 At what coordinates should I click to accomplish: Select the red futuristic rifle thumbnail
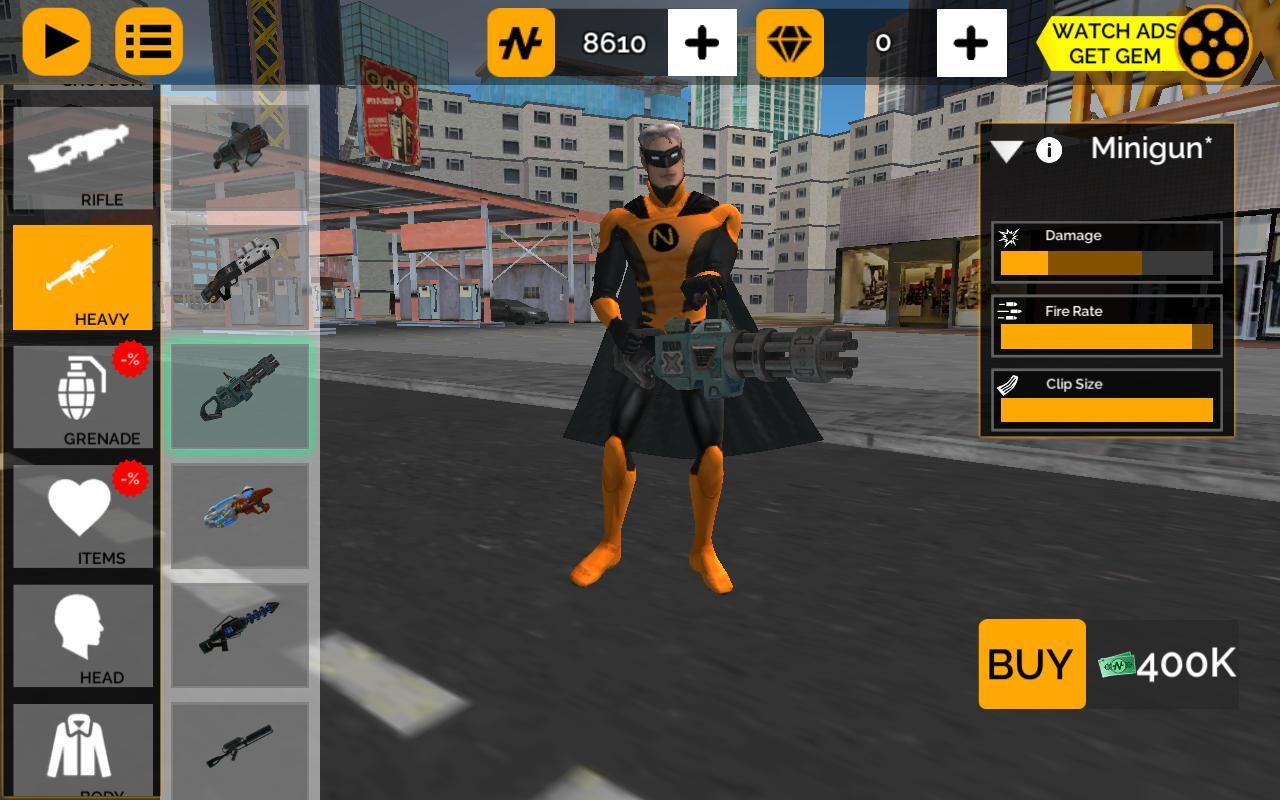240,515
